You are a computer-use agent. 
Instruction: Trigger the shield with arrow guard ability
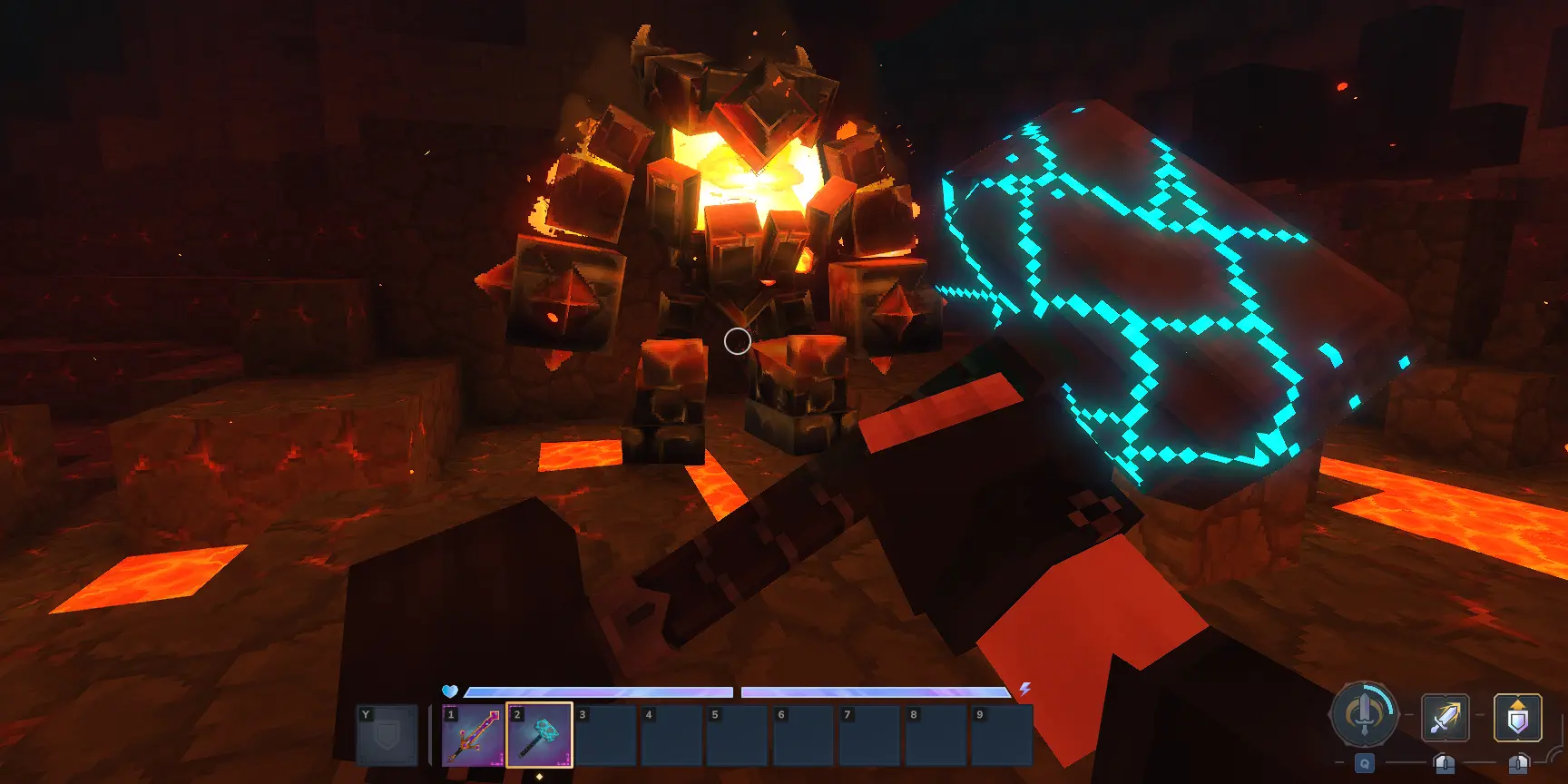(1517, 718)
